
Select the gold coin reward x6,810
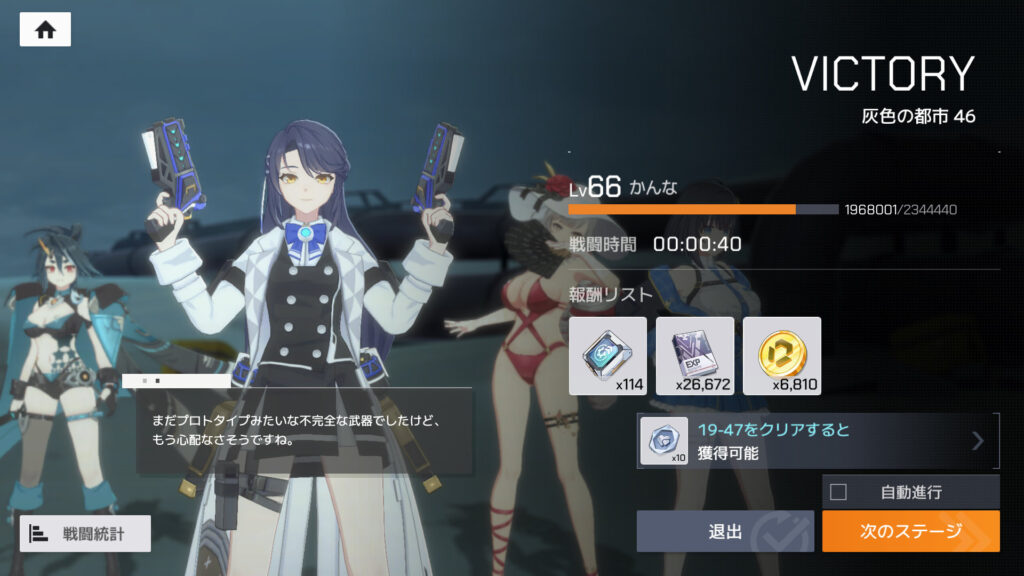pos(781,355)
